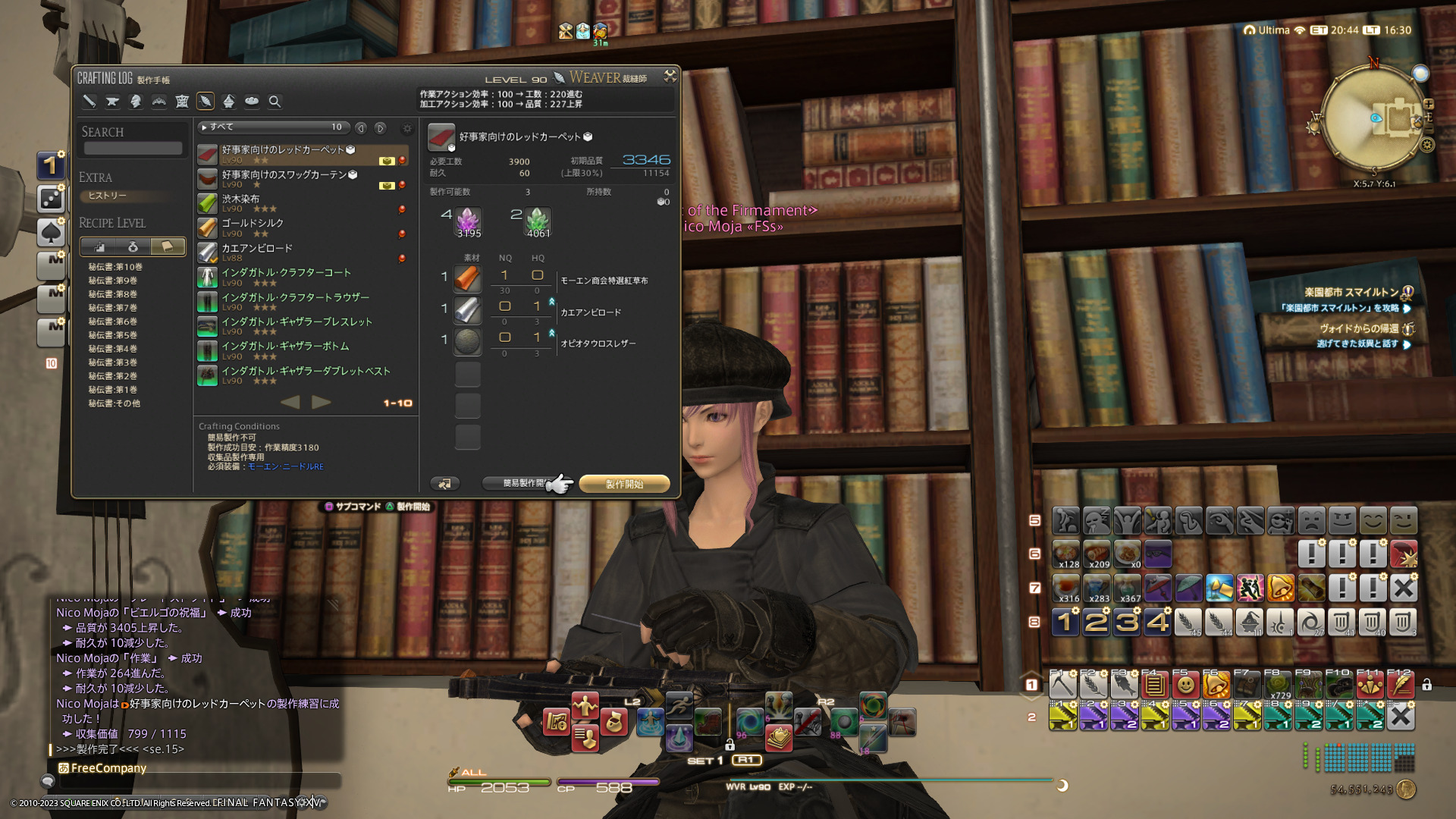Image resolution: width=1456 pixels, height=819 pixels.
Task: Select 秘伝書:その他 category
Action: (114, 403)
